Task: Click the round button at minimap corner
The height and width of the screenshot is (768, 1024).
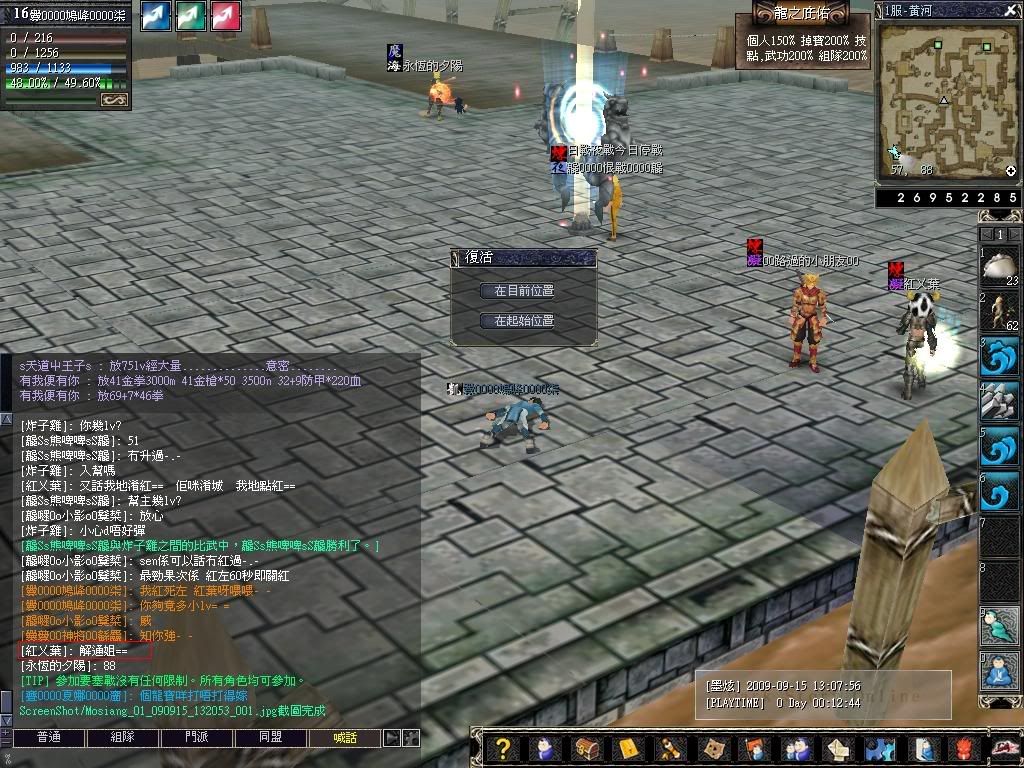Action: click(x=1010, y=171)
